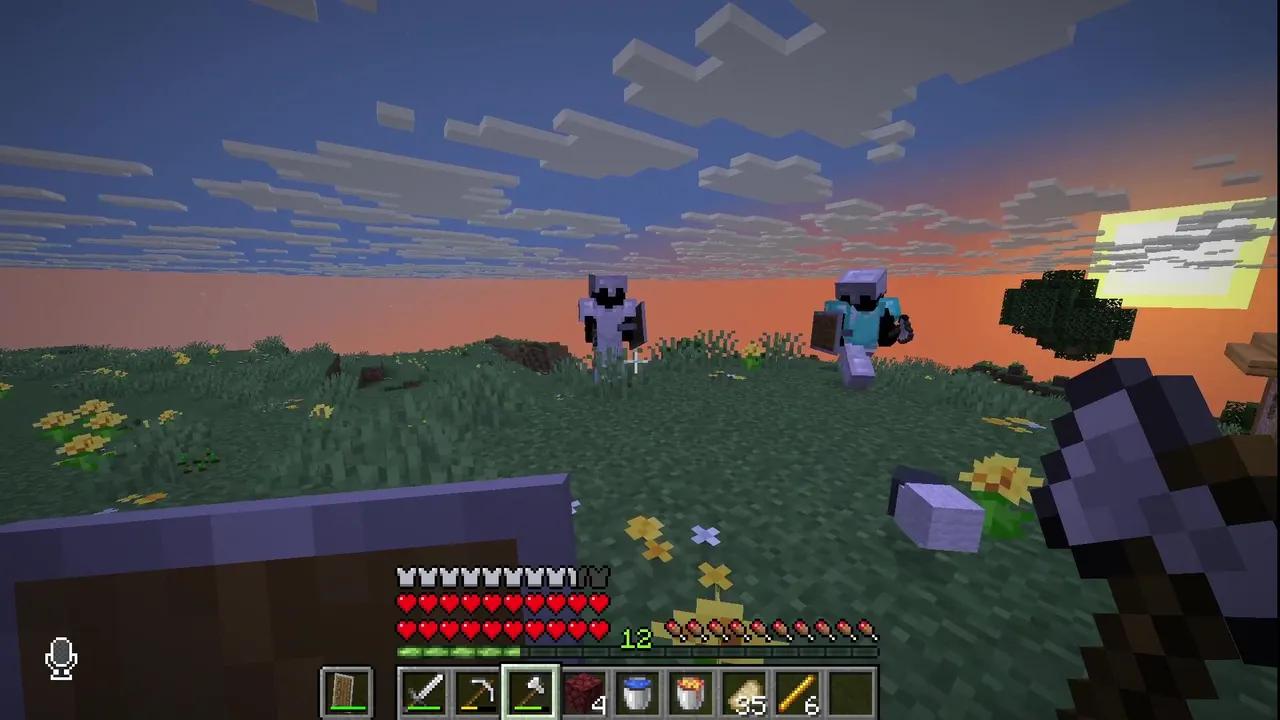Click the leftmost heart on the health bar

pyautogui.click(x=406, y=602)
